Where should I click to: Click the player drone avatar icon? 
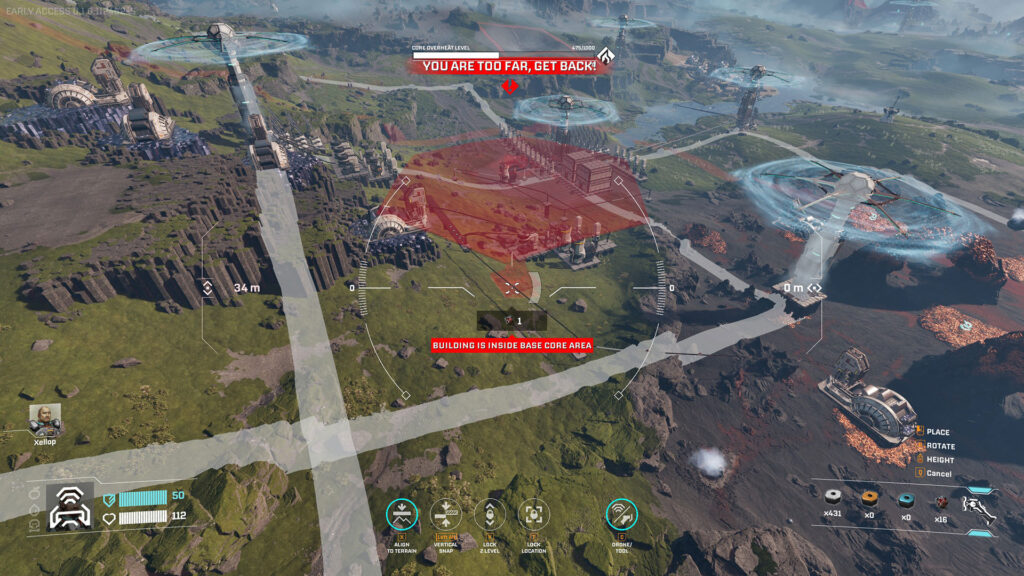[70, 505]
